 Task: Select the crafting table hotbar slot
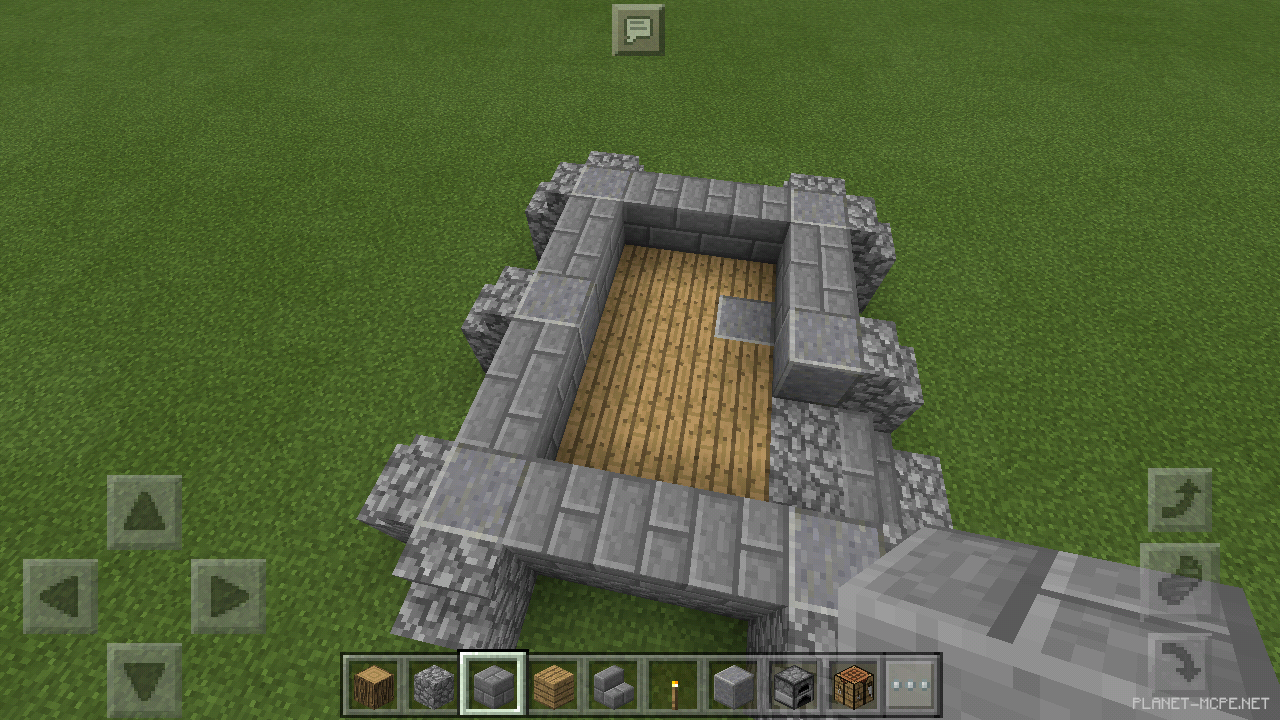(x=853, y=685)
